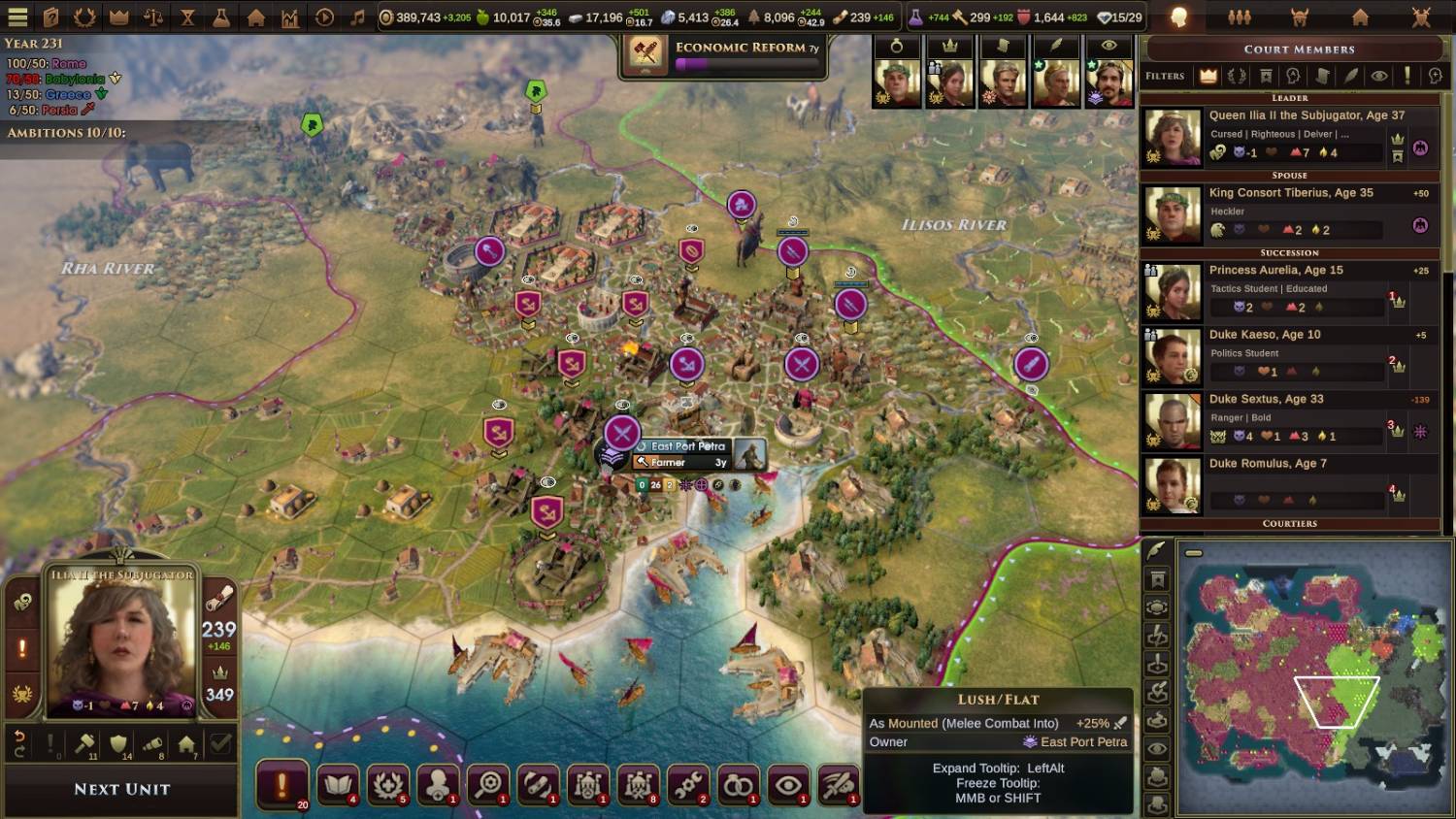
Task: Open the wrench and gear button
Action: click(x=688, y=784)
